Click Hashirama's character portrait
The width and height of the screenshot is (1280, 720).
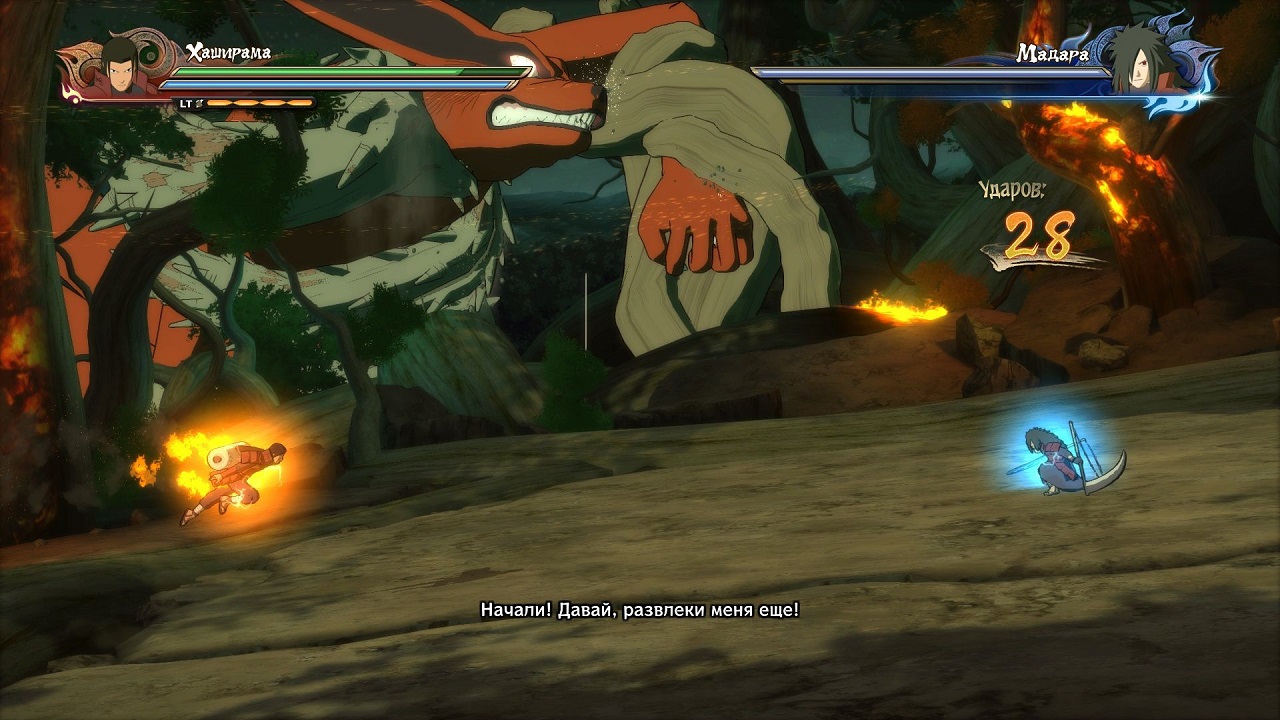[x=121, y=67]
